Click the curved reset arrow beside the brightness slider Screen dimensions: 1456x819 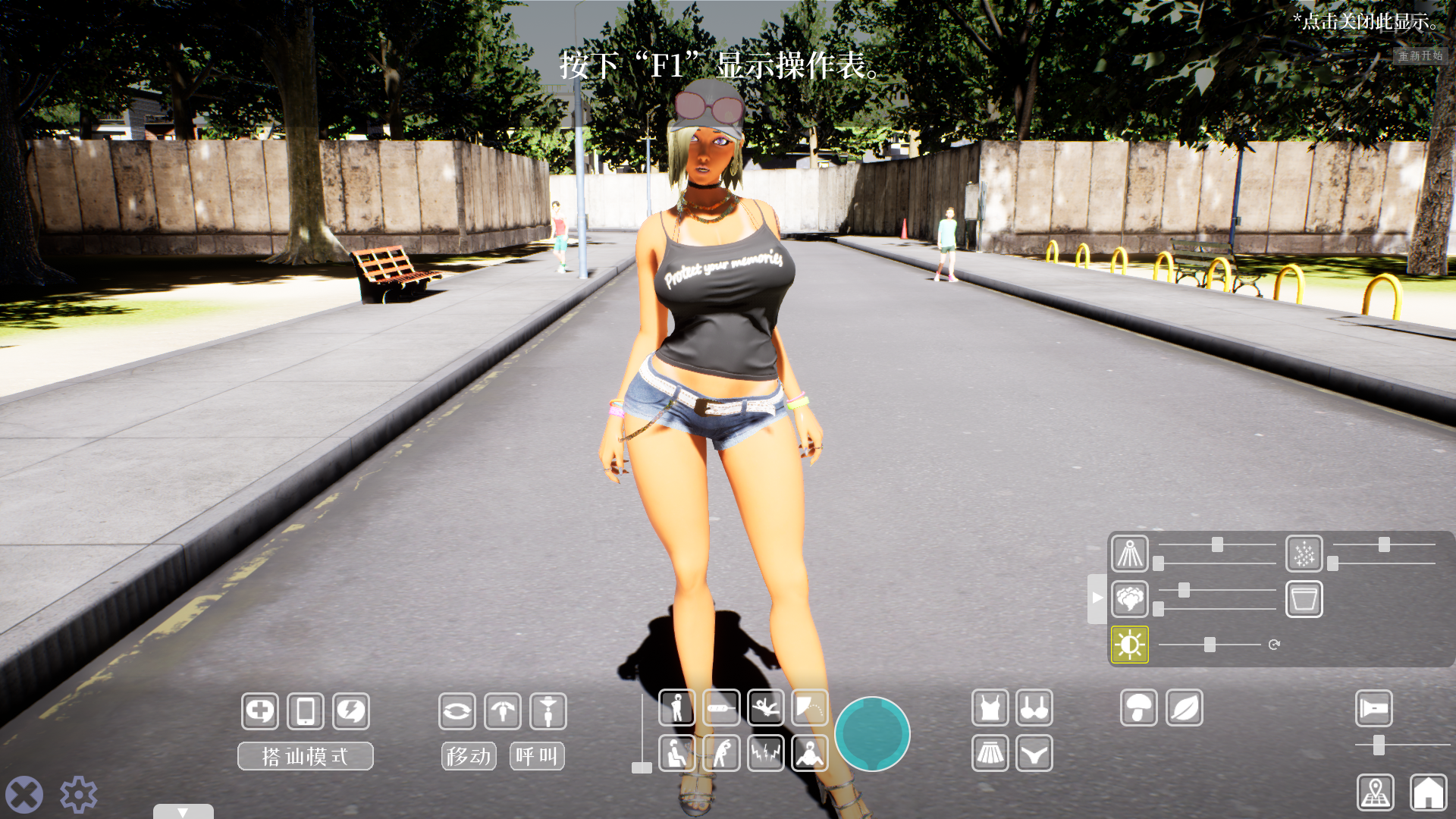coord(1273,644)
